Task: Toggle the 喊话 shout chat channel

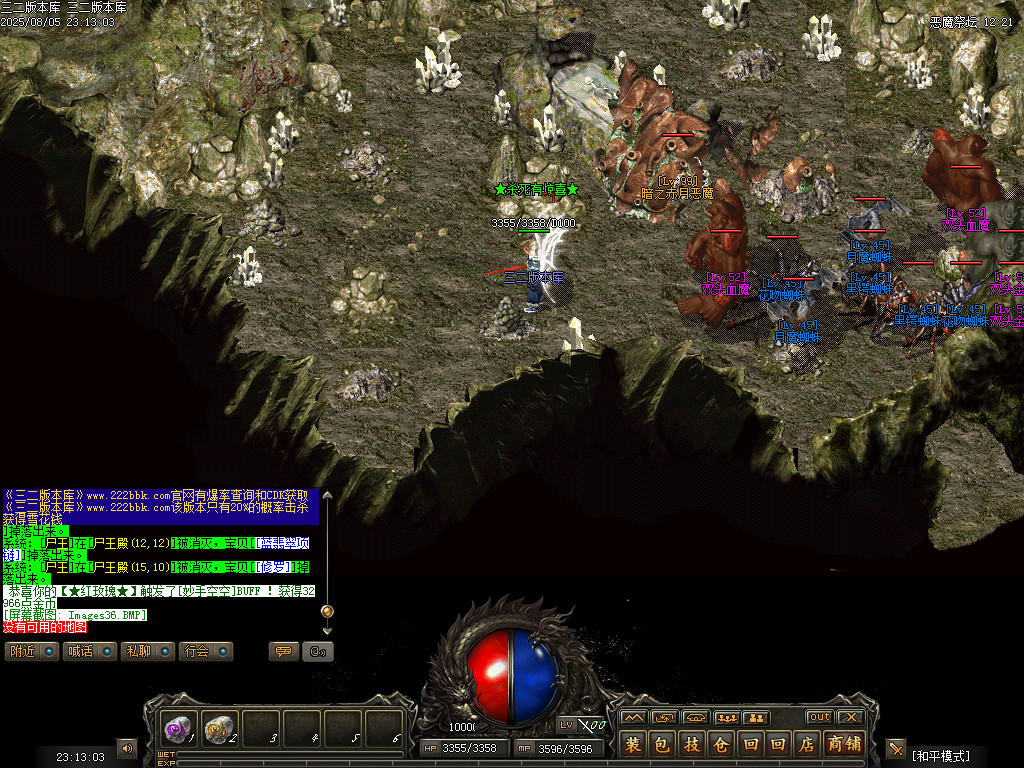Action: click(x=88, y=651)
